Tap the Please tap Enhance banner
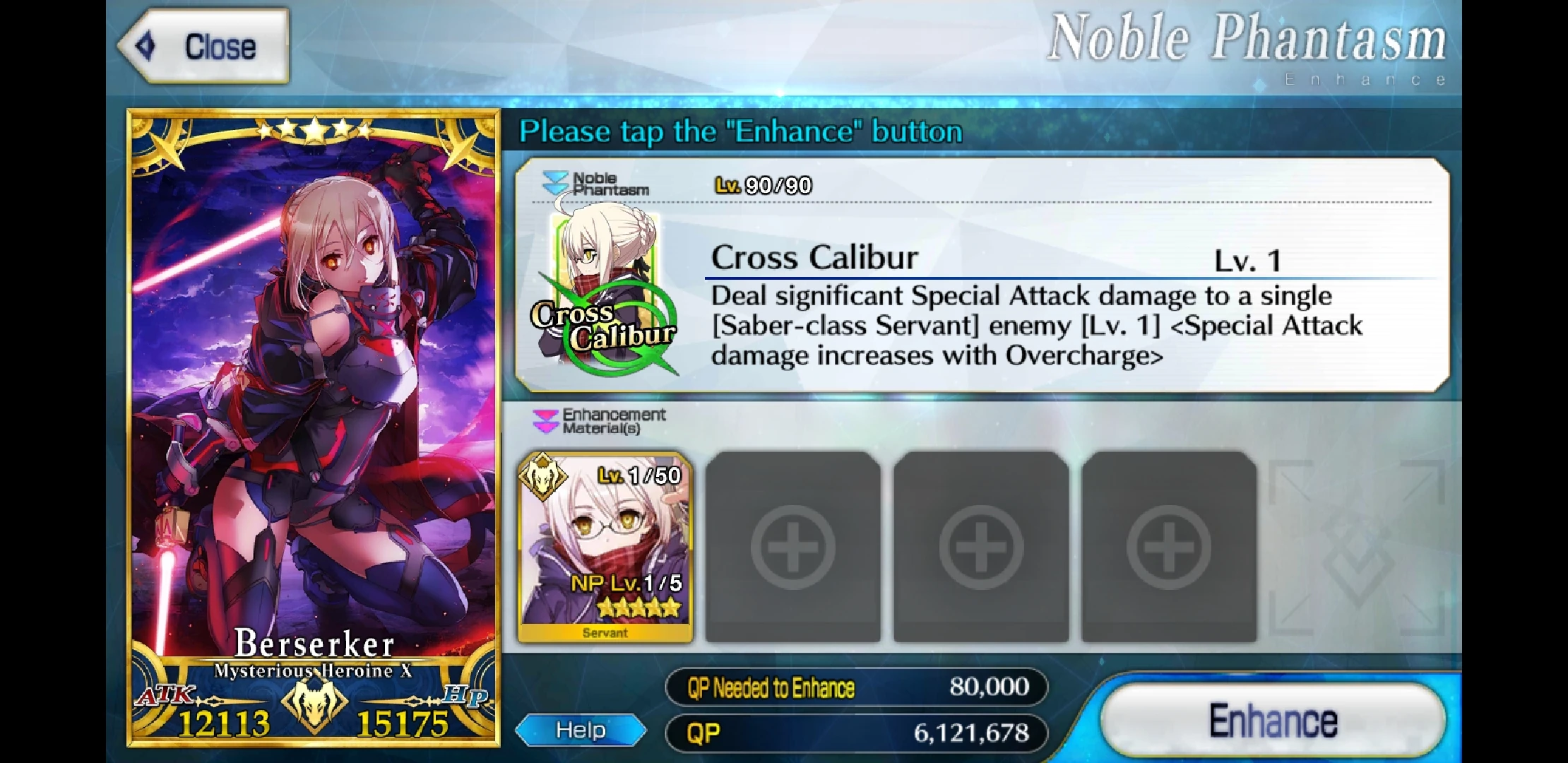Image resolution: width=1568 pixels, height=763 pixels. point(738,131)
